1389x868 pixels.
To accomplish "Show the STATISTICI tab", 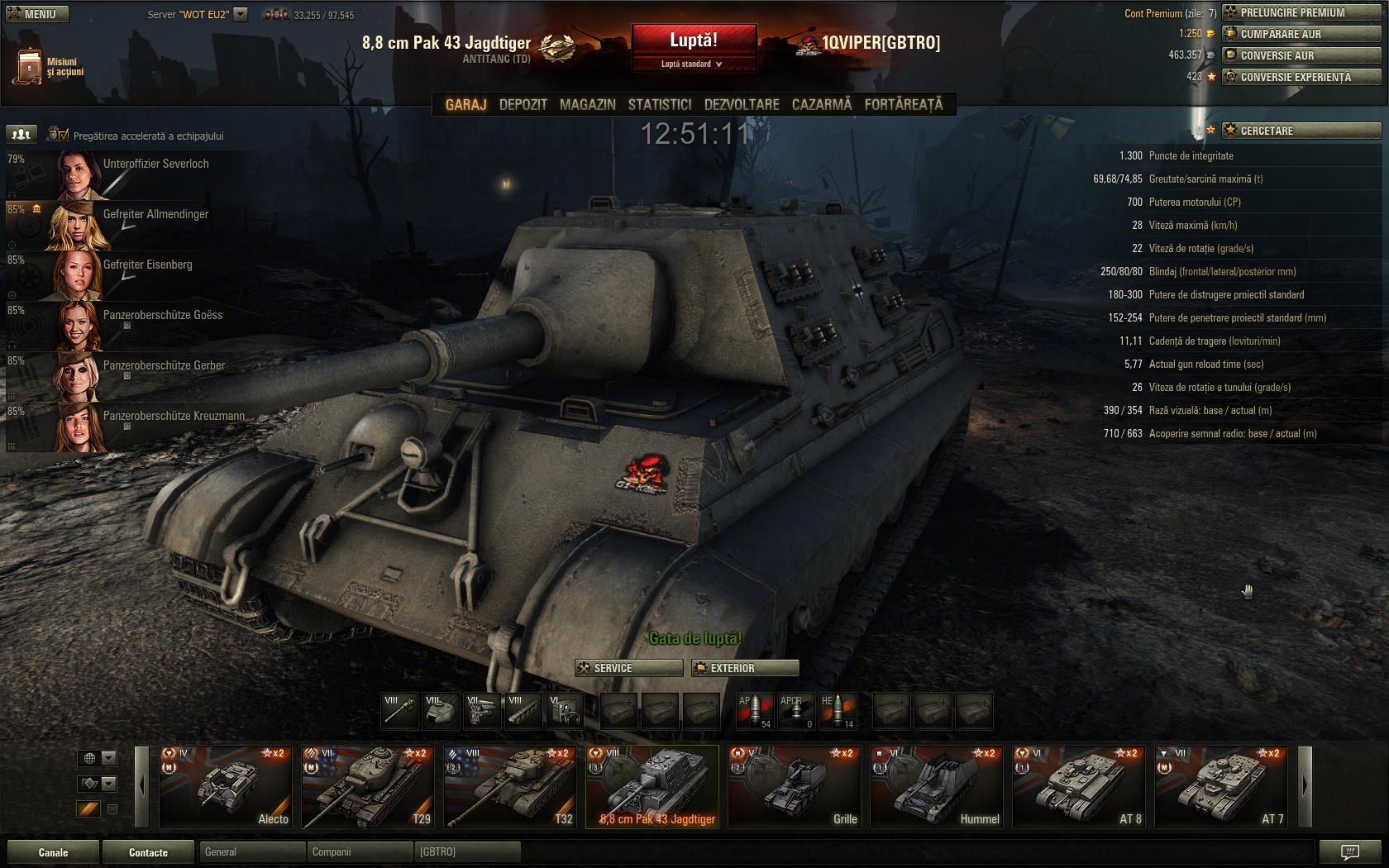I will [x=659, y=105].
